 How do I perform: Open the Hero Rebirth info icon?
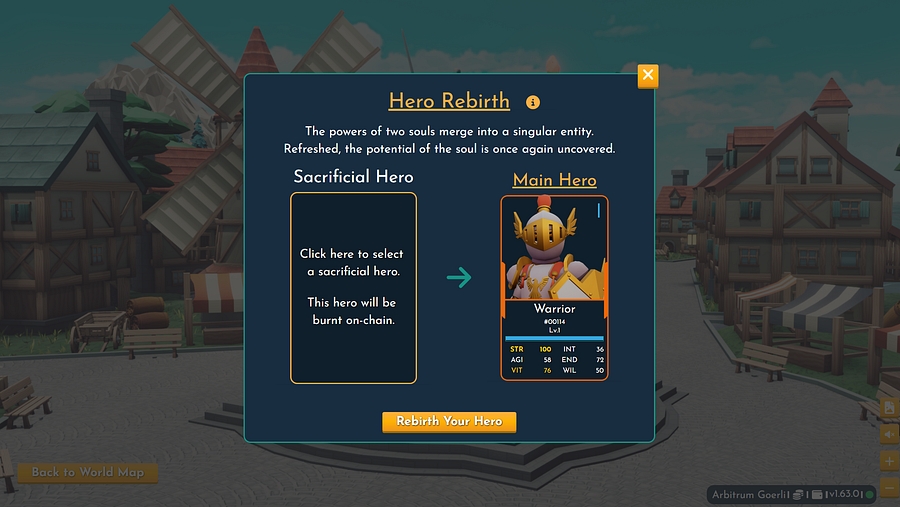click(533, 102)
